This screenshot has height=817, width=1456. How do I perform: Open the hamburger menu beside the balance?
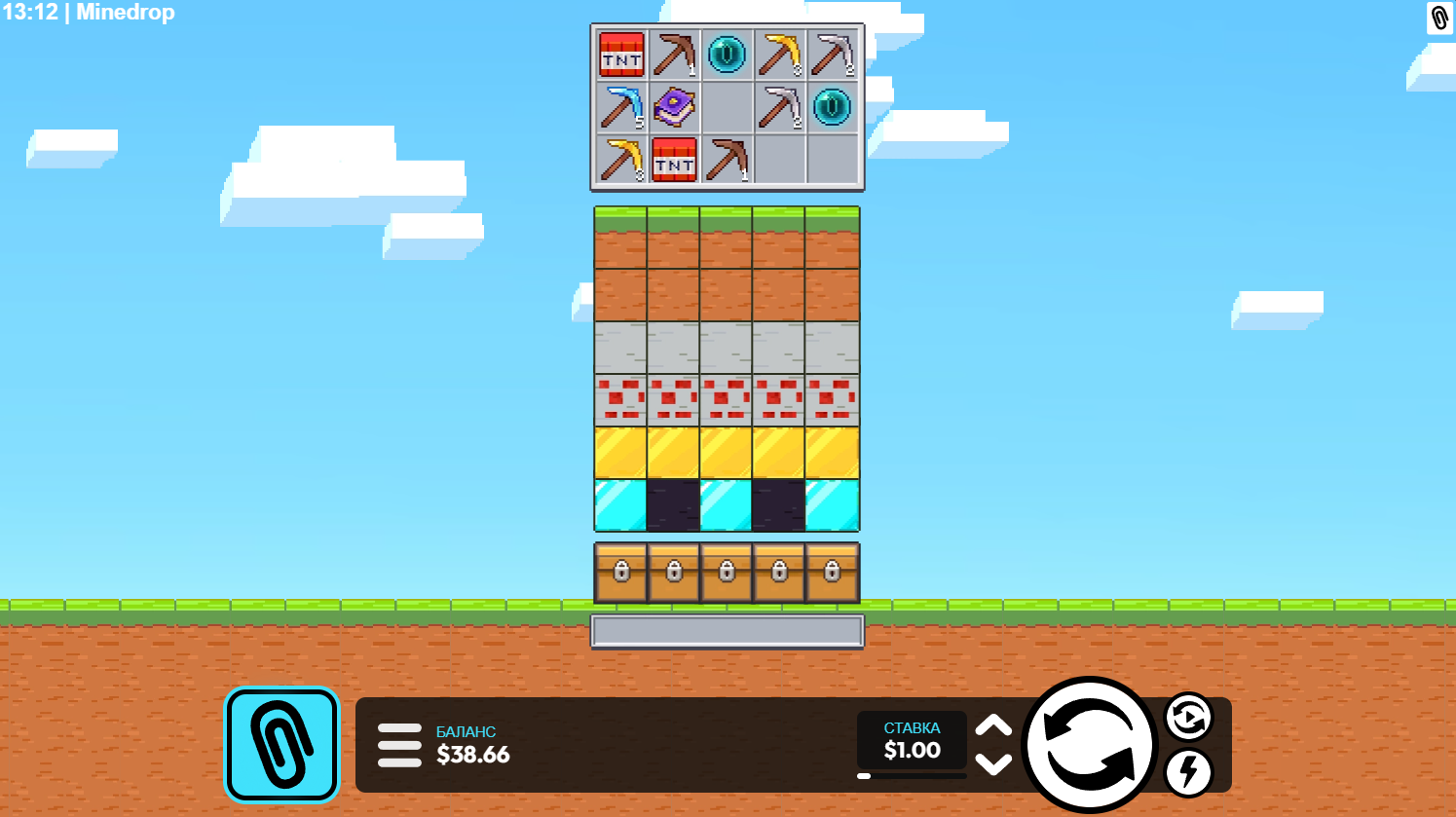(399, 744)
